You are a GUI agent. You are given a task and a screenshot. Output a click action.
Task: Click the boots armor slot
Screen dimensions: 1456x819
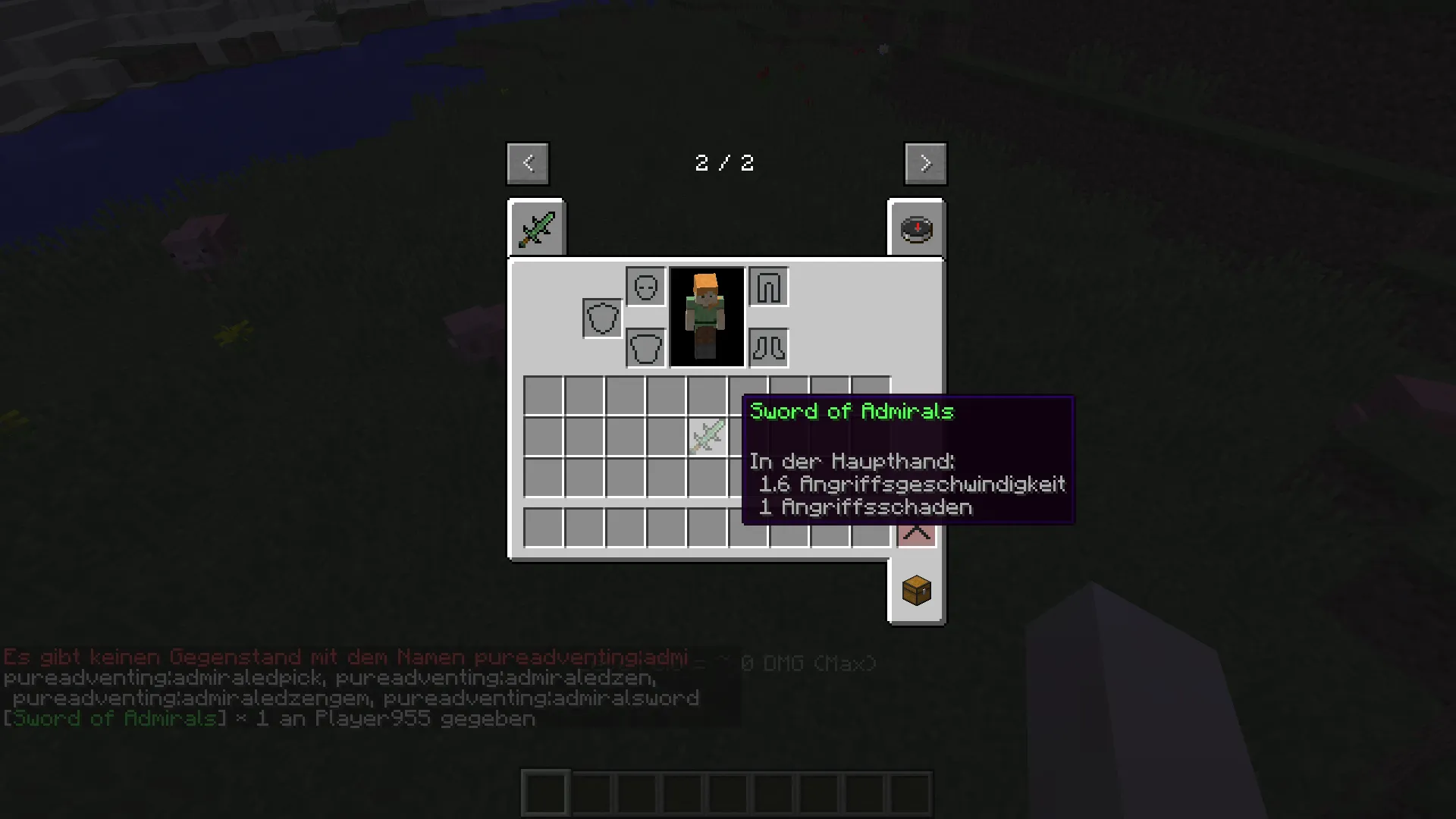pos(768,347)
